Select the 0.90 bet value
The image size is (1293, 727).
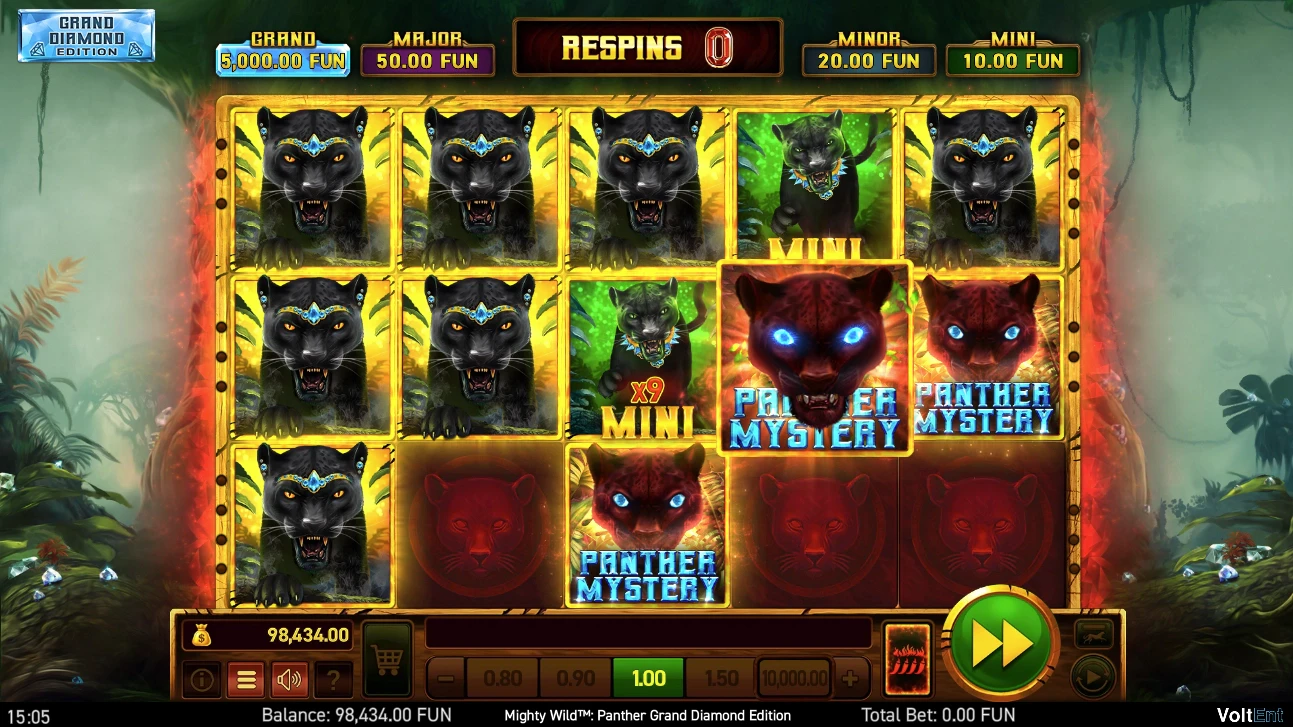pyautogui.click(x=575, y=679)
